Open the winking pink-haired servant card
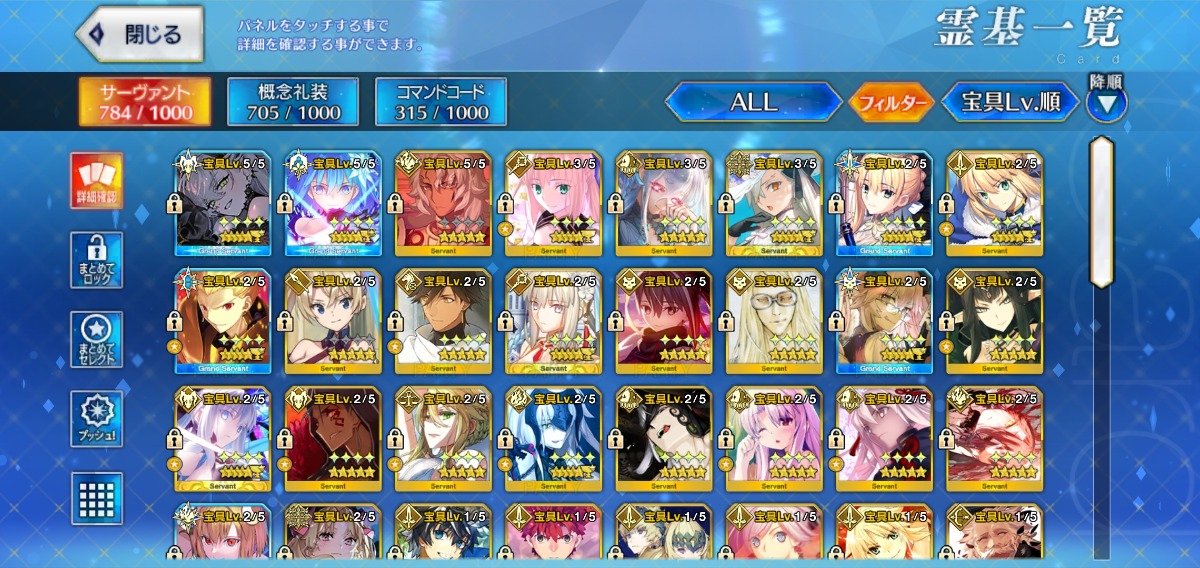Image resolution: width=1200 pixels, height=568 pixels. coord(773,438)
